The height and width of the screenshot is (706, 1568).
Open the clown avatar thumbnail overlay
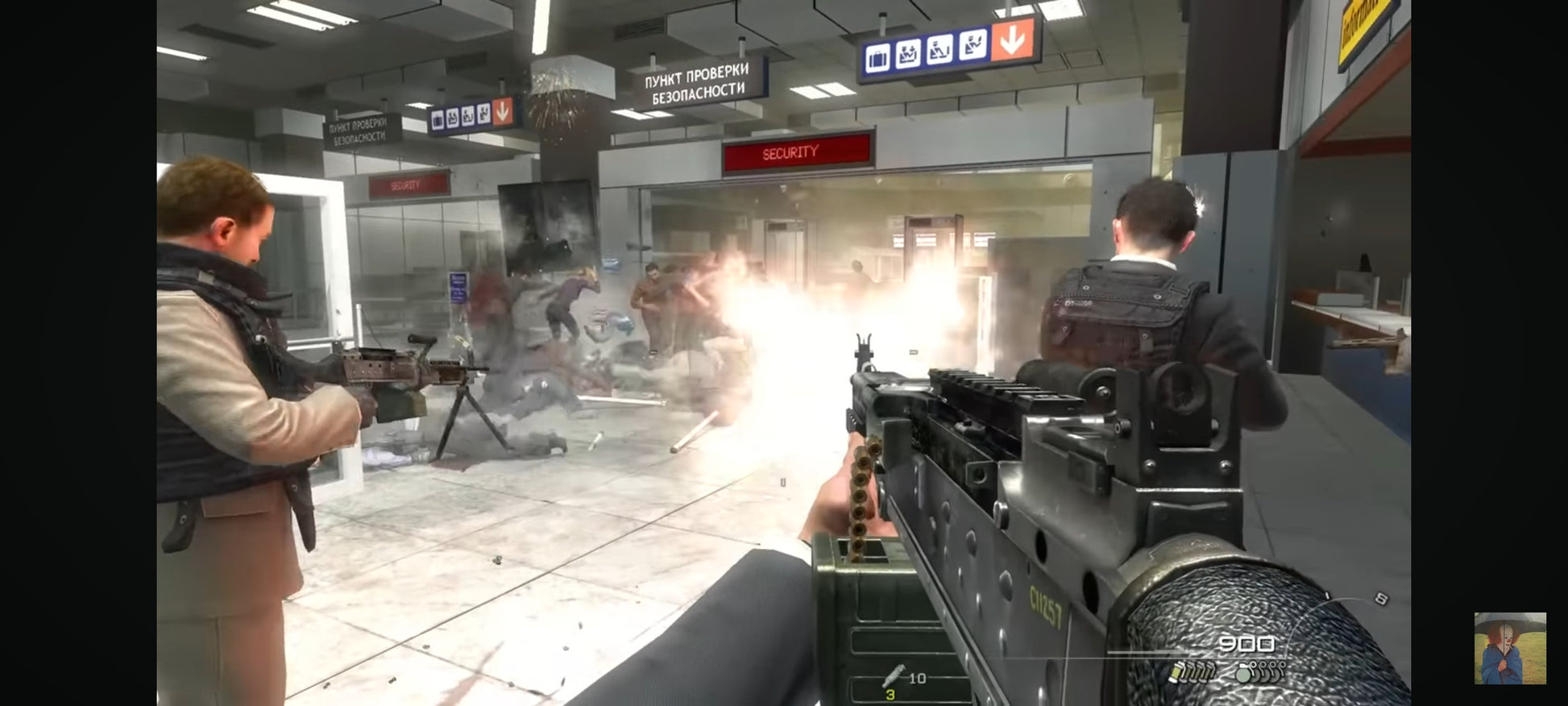click(1509, 648)
